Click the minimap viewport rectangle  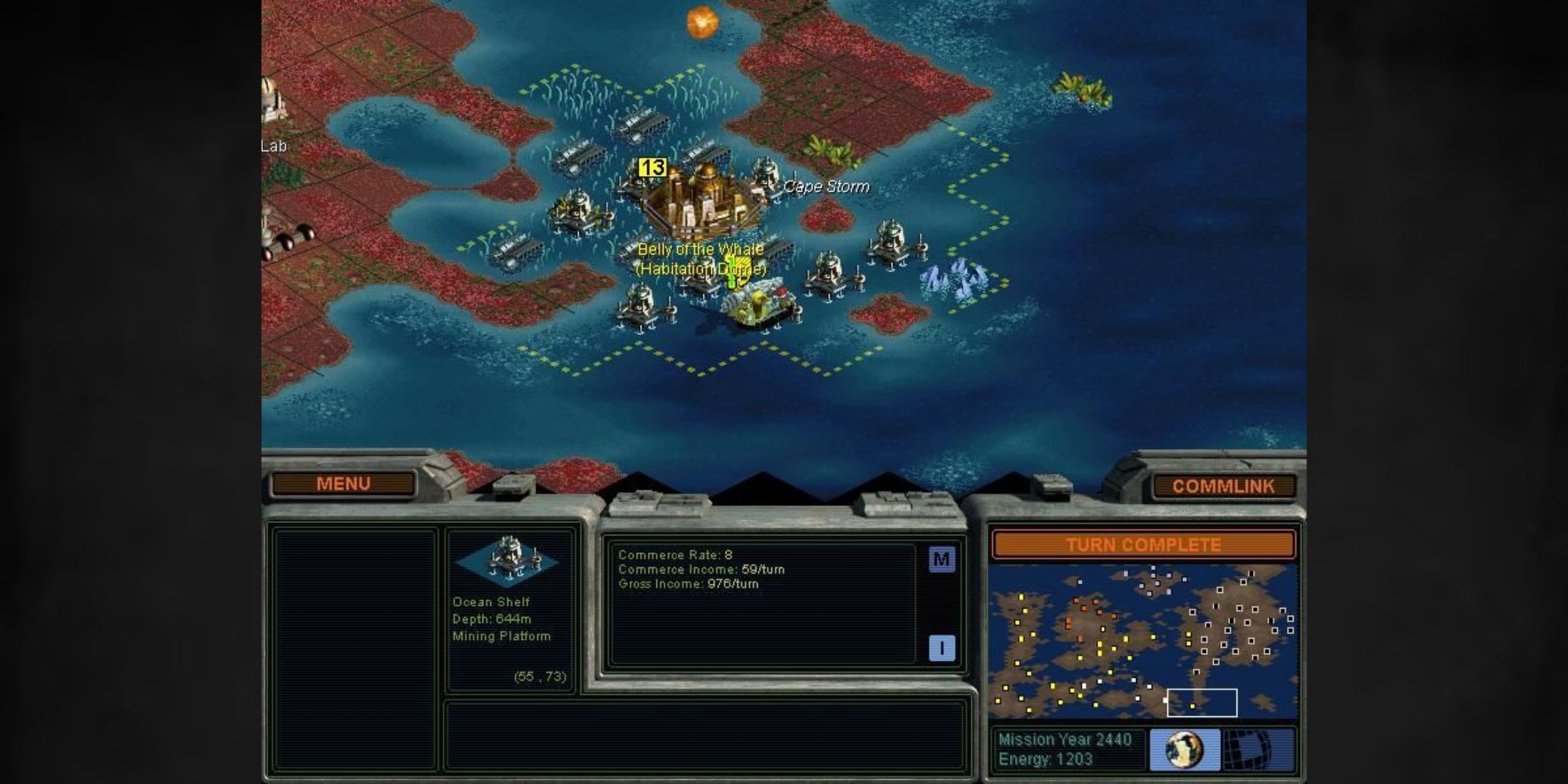(1203, 702)
